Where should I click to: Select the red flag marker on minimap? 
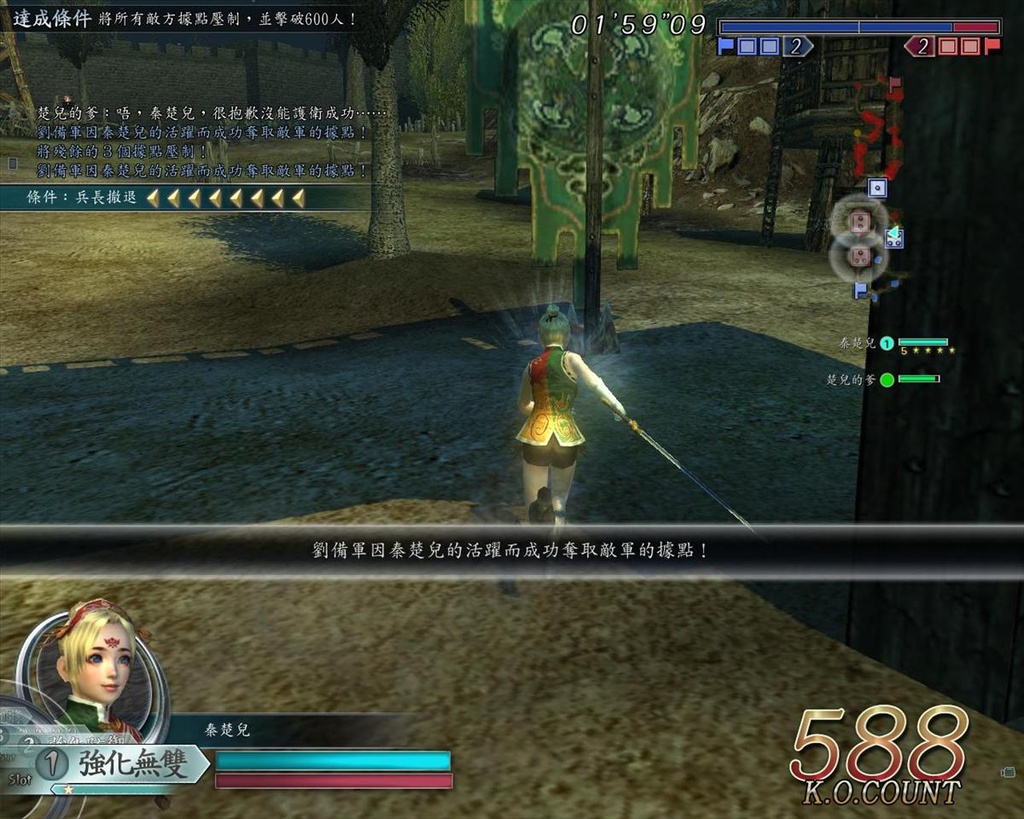pos(894,83)
